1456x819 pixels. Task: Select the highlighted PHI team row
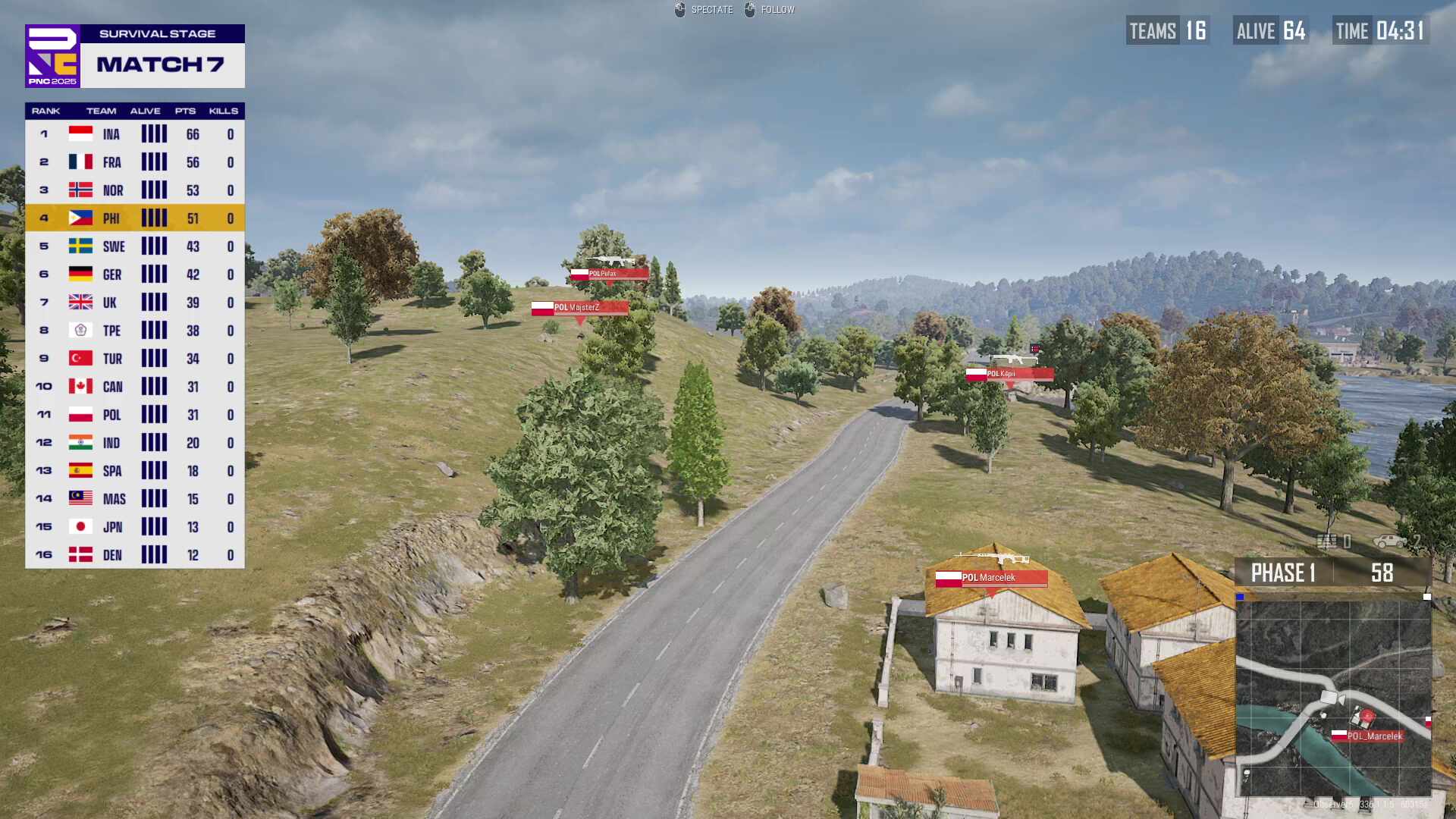(135, 218)
